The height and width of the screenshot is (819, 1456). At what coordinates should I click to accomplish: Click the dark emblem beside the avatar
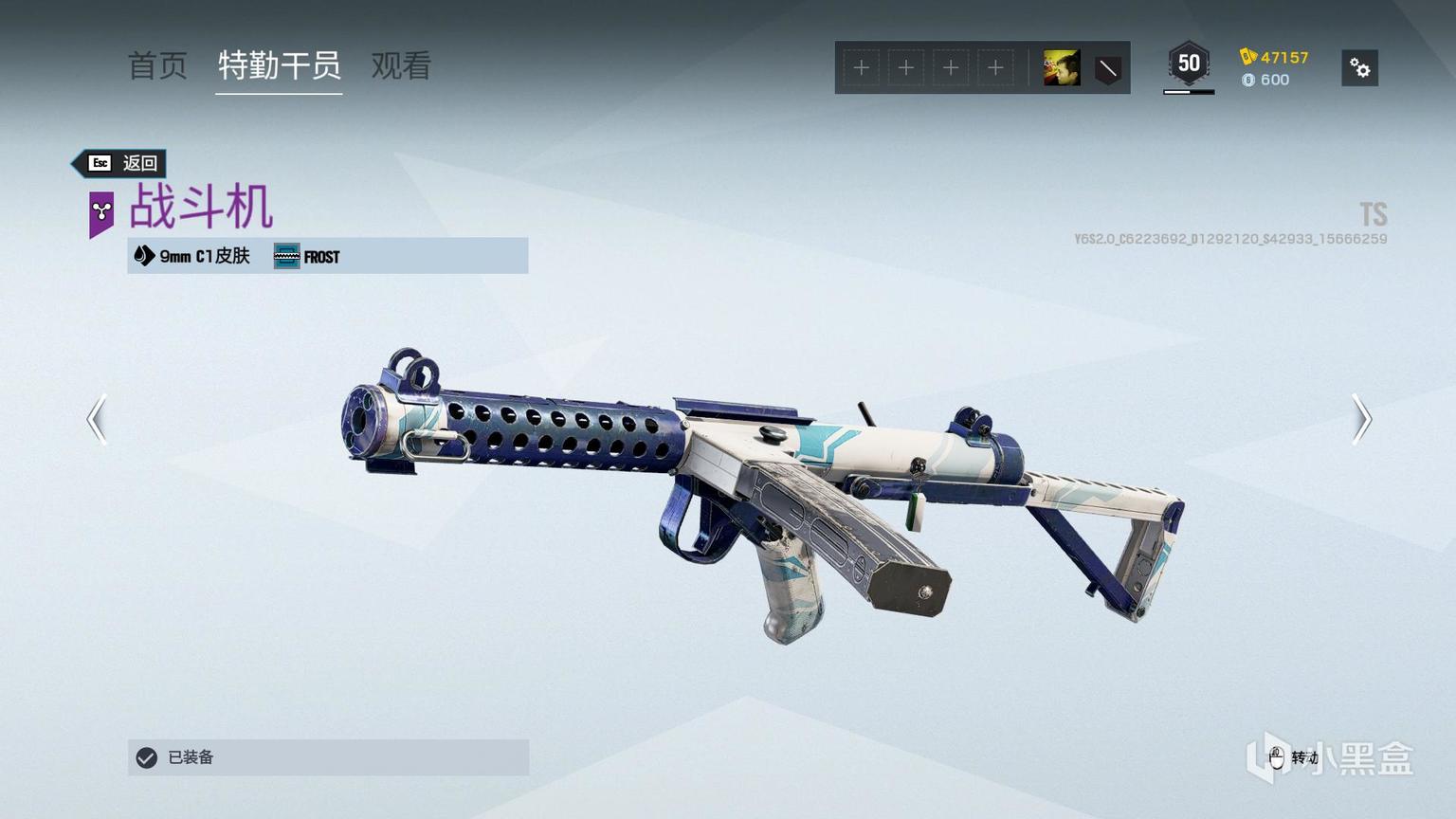click(x=1107, y=68)
